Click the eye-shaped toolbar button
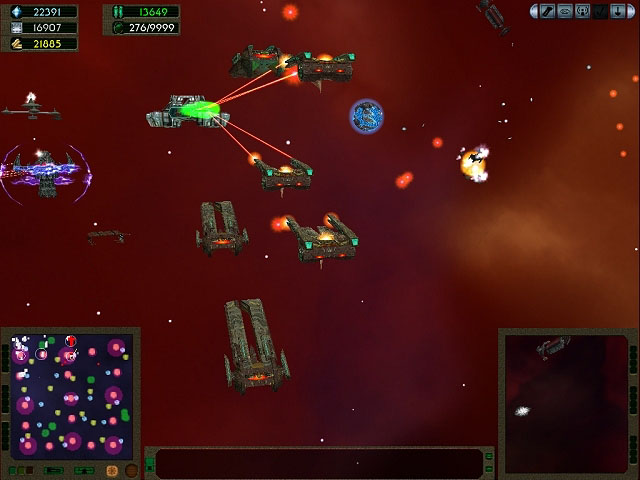 coord(565,11)
